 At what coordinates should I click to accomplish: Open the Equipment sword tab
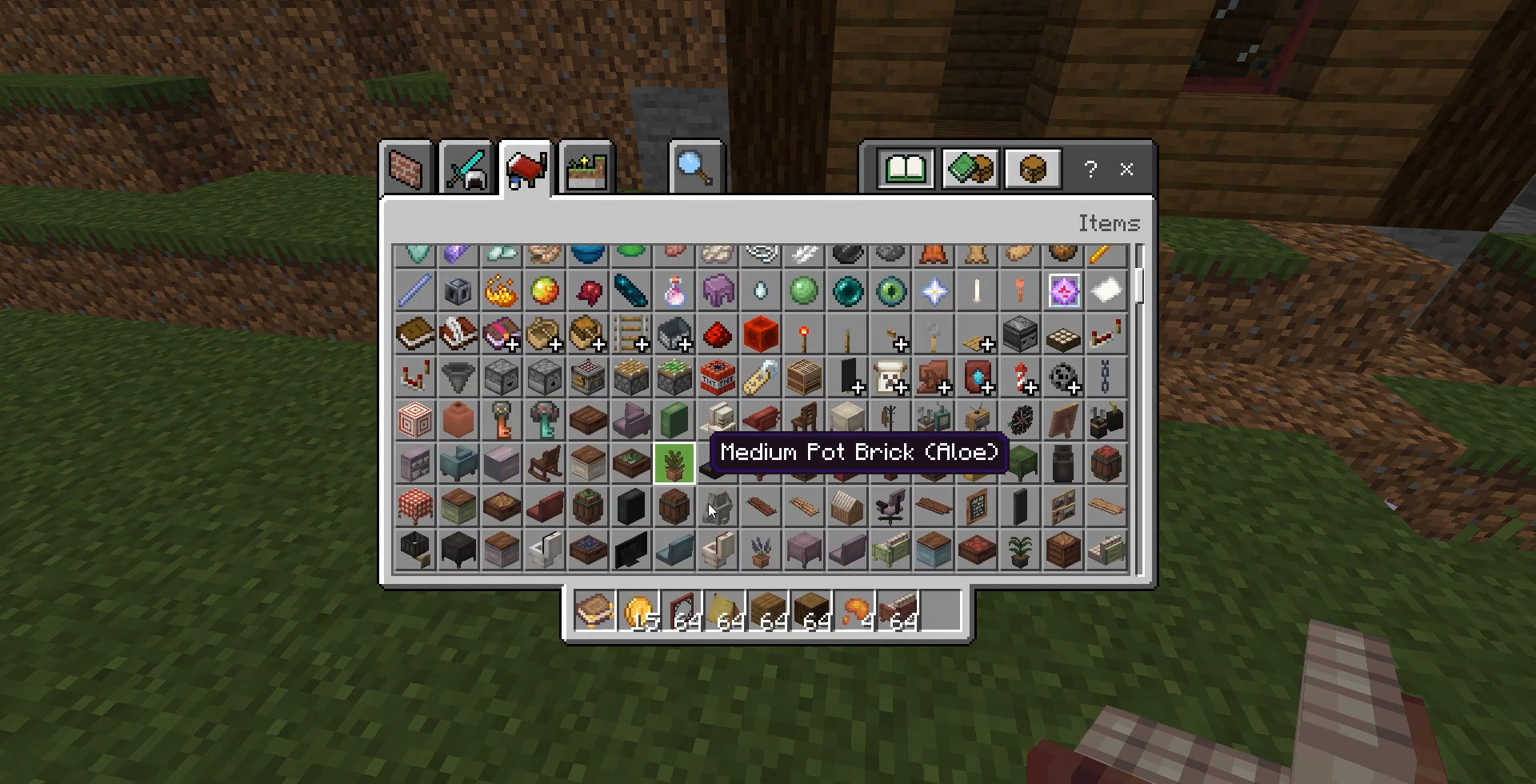click(x=466, y=168)
